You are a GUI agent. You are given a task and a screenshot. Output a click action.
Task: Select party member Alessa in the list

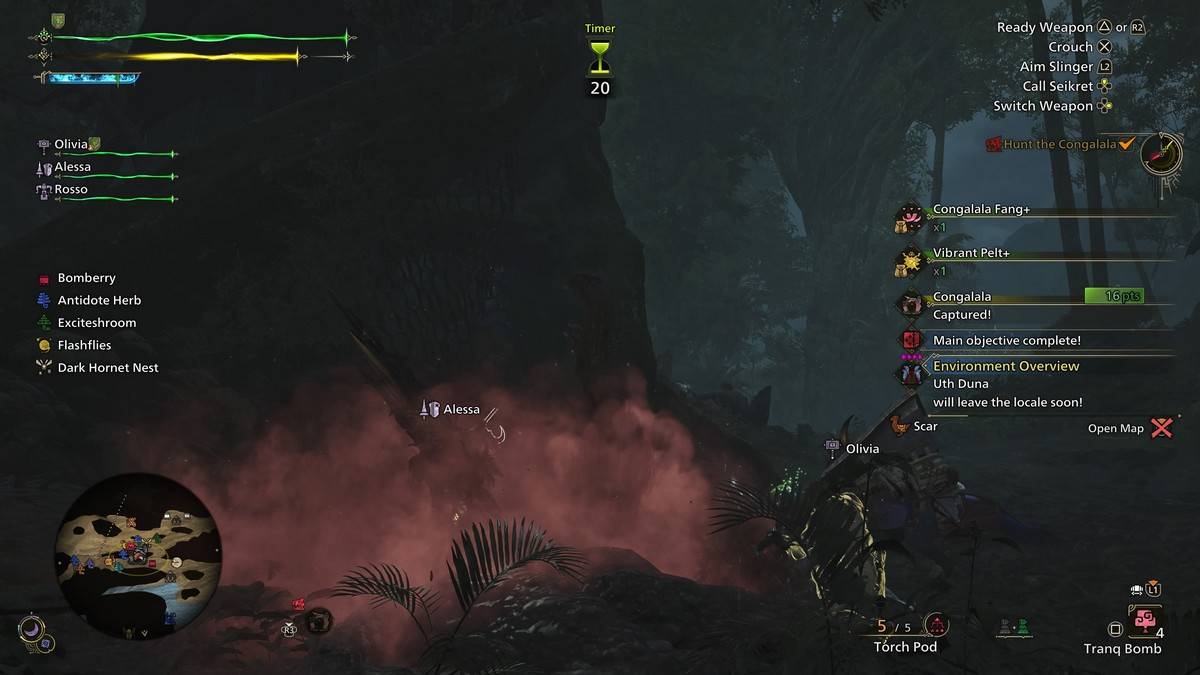coord(72,167)
